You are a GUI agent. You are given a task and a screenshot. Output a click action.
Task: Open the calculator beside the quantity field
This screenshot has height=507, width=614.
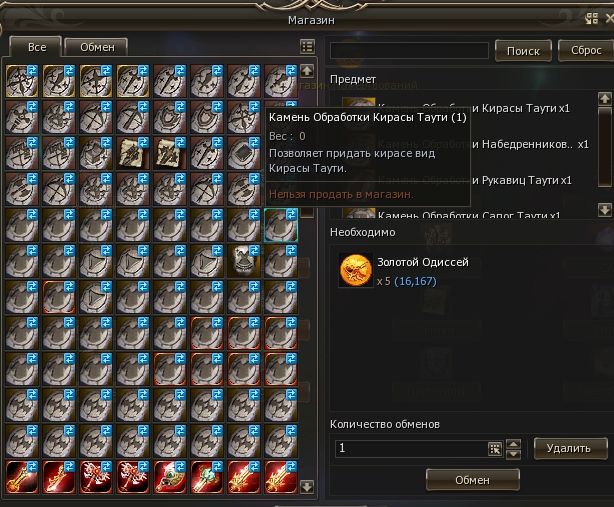(x=494, y=449)
